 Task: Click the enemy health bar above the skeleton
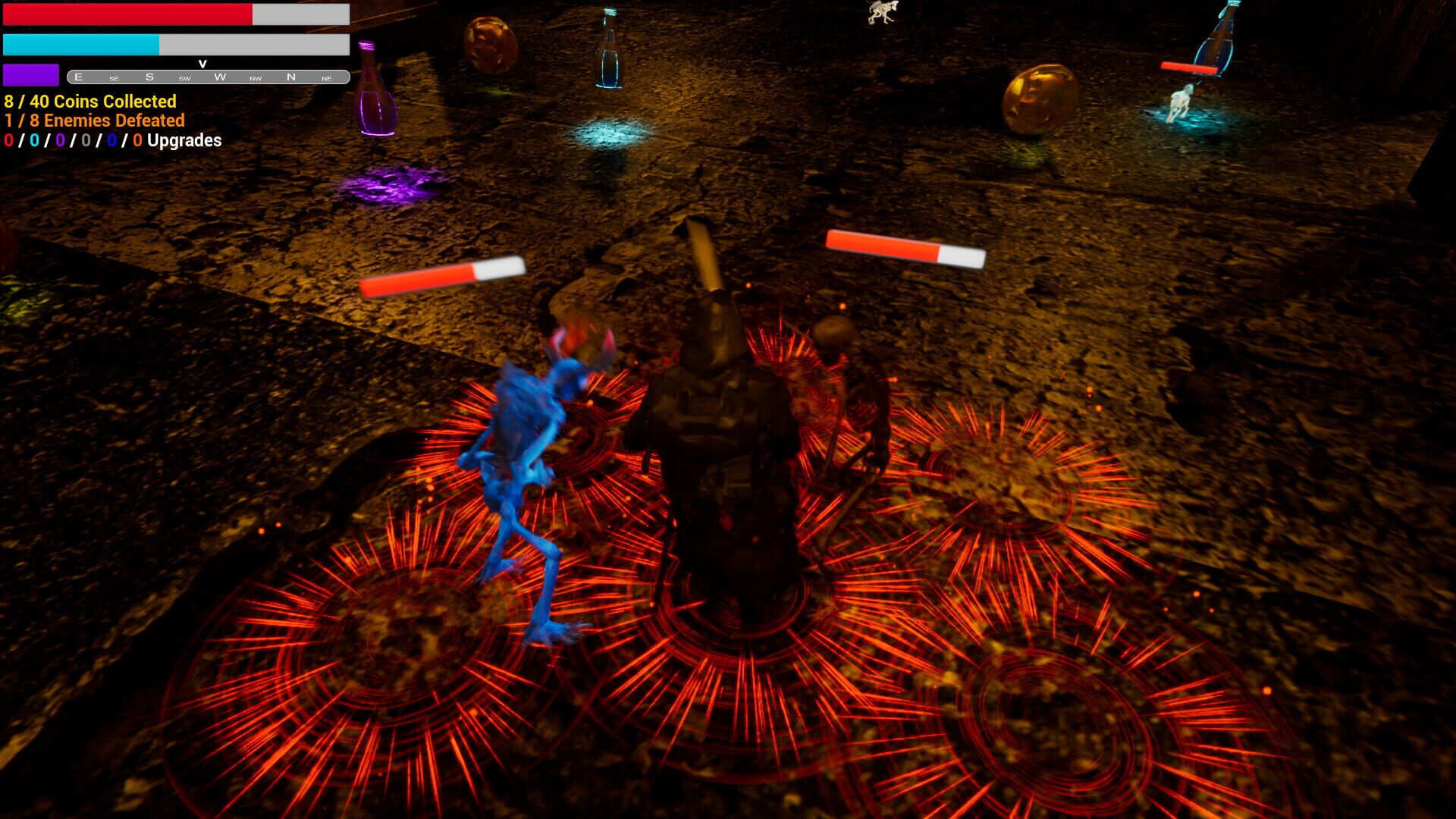(902, 244)
